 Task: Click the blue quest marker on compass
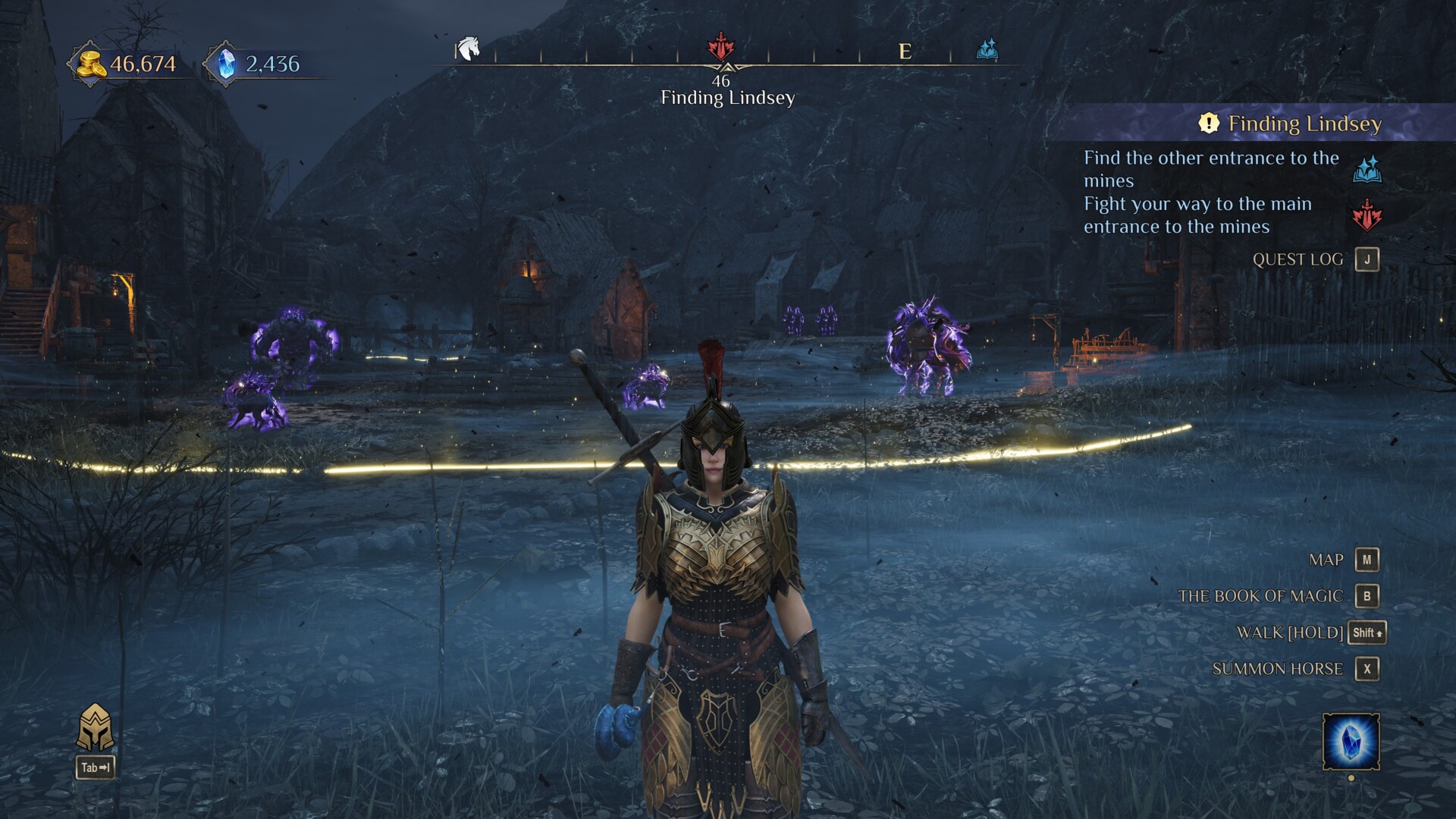click(x=987, y=50)
